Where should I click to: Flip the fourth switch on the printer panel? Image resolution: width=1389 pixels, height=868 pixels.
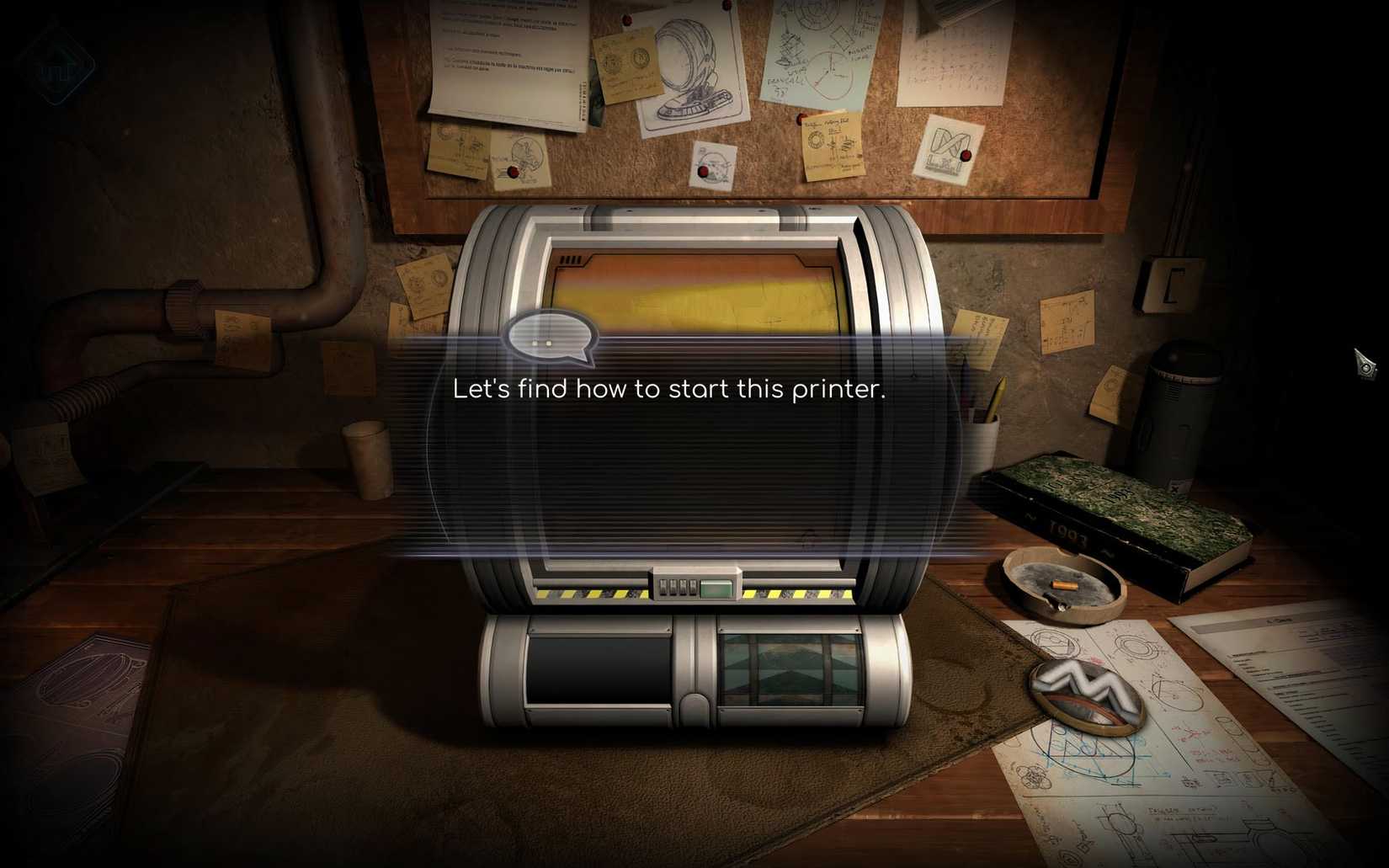(693, 588)
